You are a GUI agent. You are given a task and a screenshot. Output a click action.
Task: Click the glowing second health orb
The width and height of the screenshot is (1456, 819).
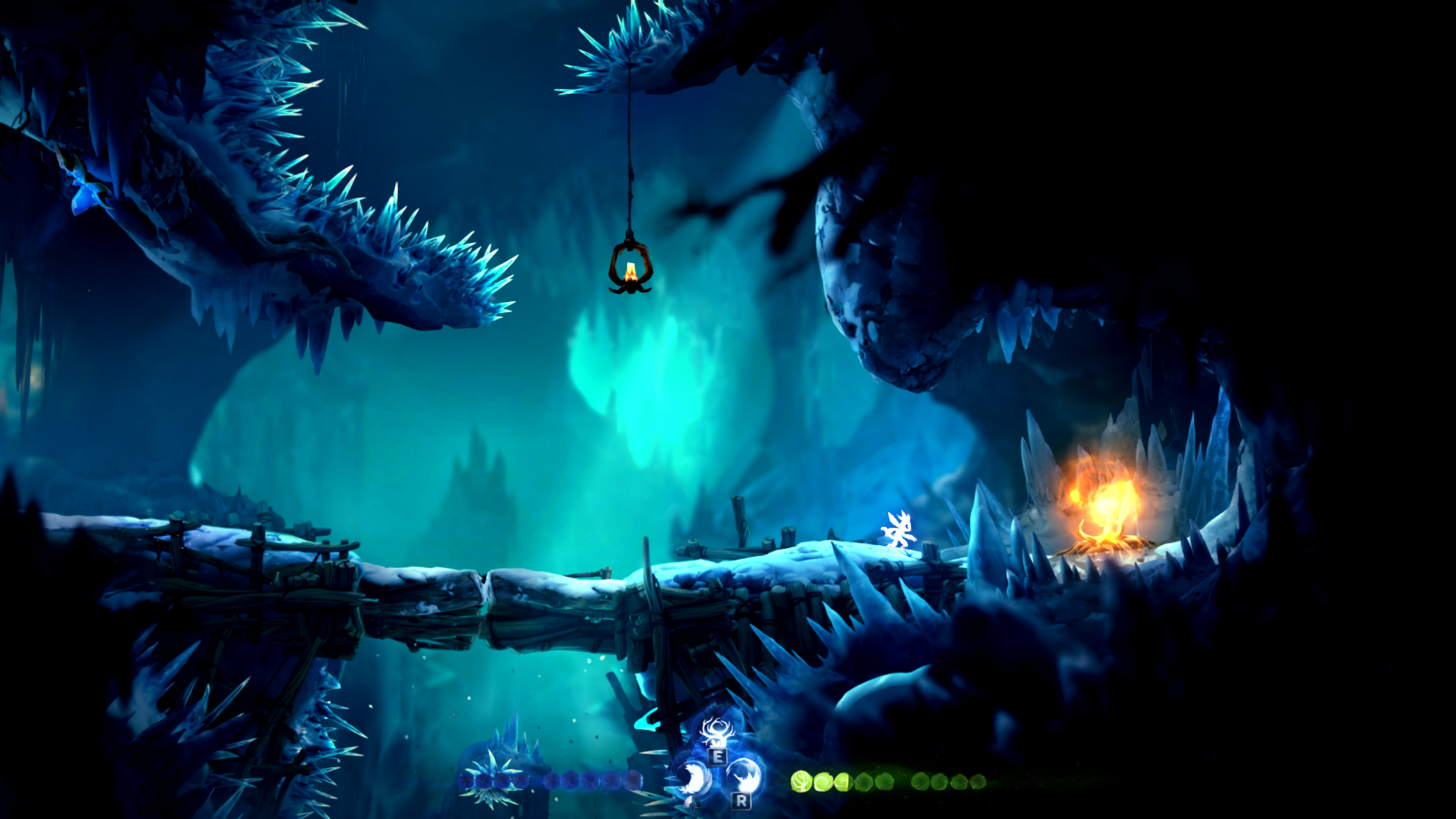[824, 781]
